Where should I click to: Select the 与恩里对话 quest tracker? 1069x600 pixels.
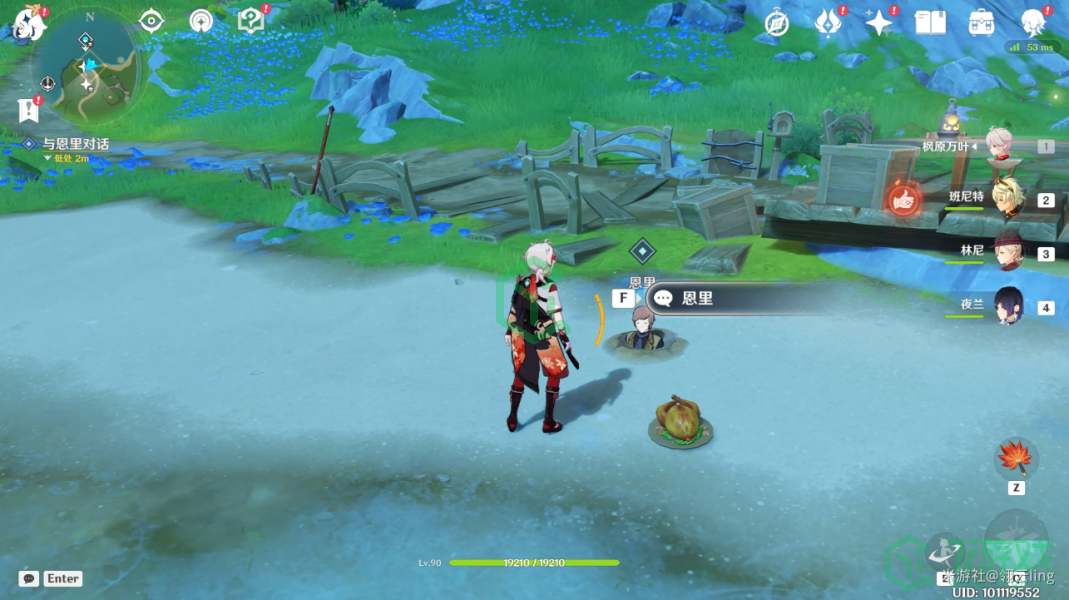[75, 144]
